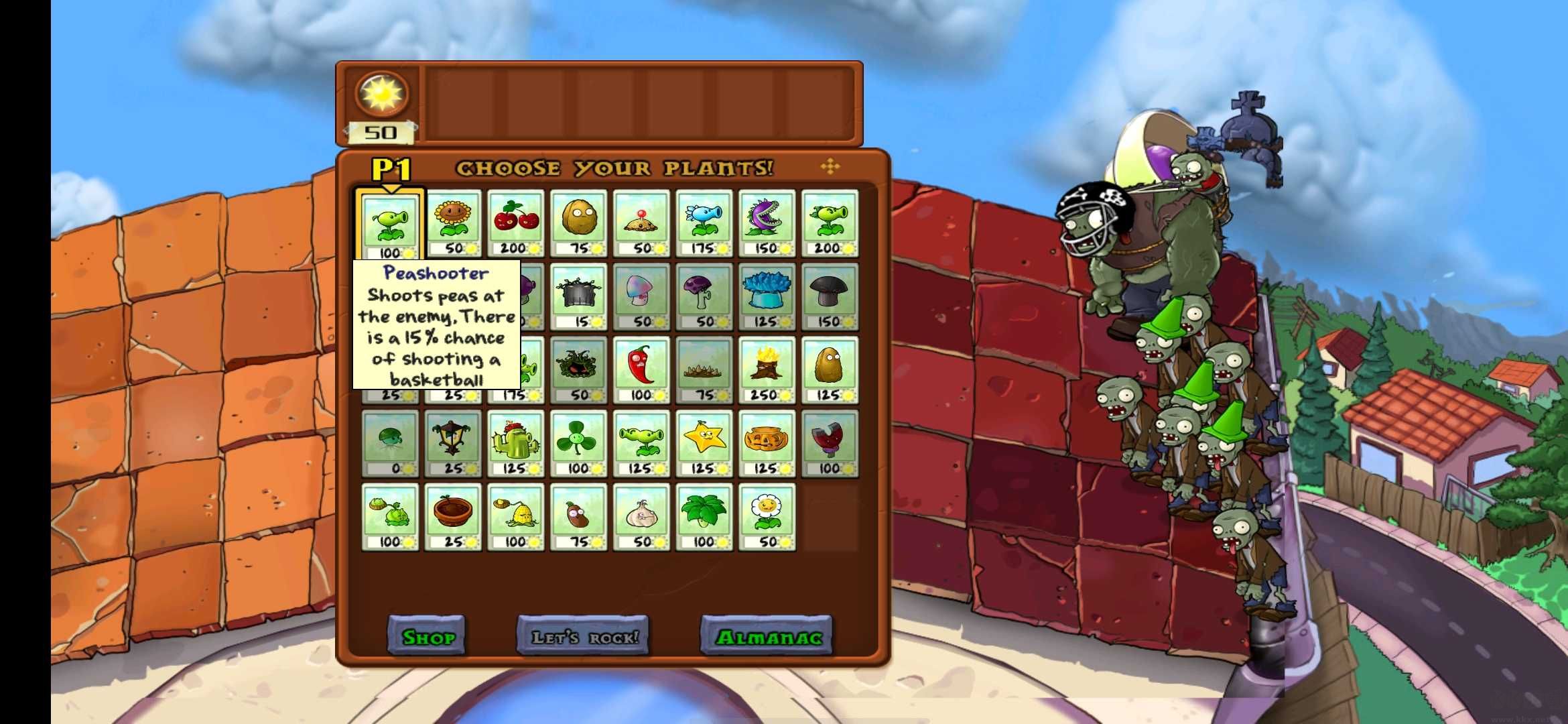This screenshot has width=1568, height=724.
Task: Select the Sunflower seed packet
Action: [x=453, y=223]
